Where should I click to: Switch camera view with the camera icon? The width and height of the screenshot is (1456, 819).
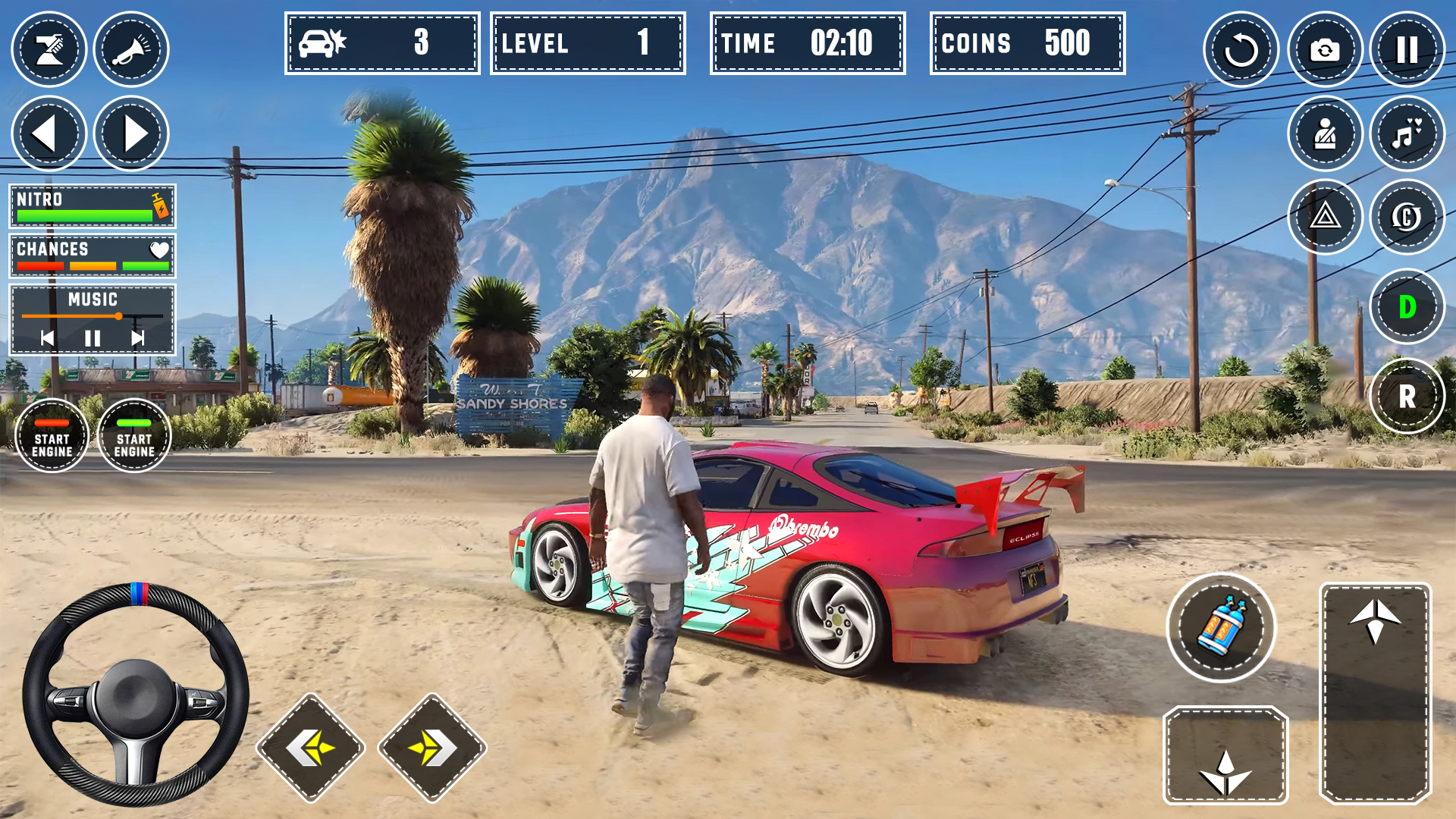click(1325, 50)
